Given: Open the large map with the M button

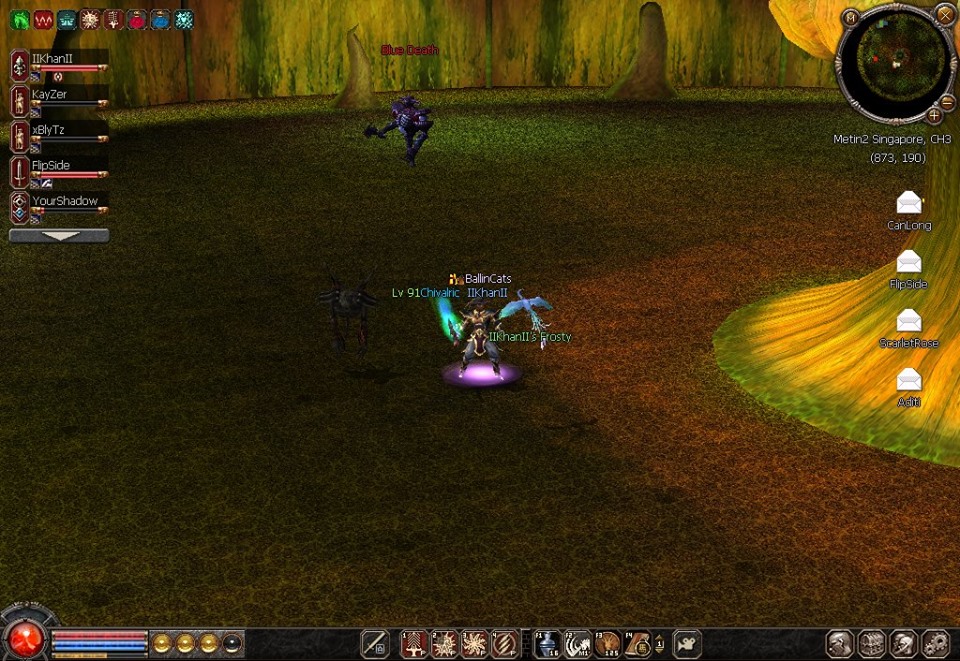Looking at the screenshot, I should [850, 17].
